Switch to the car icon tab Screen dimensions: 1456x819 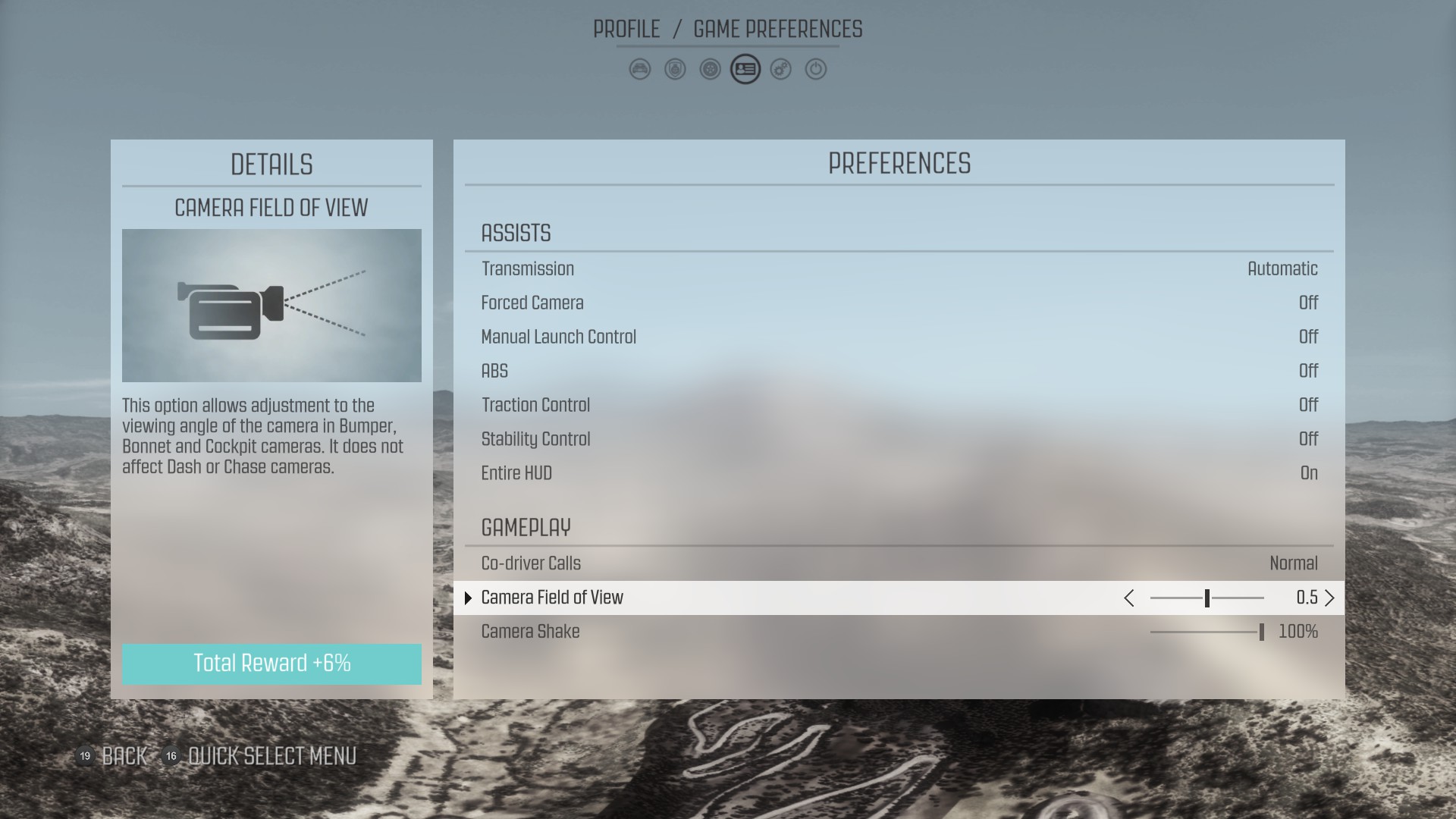(640, 70)
